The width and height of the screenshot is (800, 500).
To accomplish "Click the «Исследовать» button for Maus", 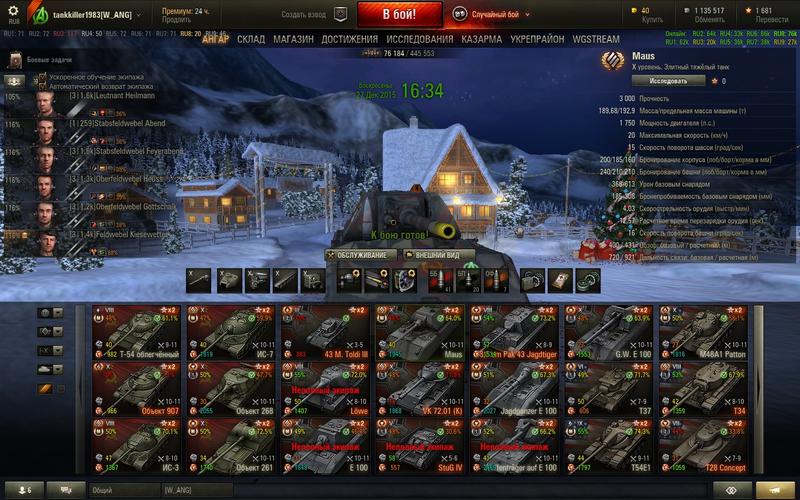I will [x=654, y=80].
